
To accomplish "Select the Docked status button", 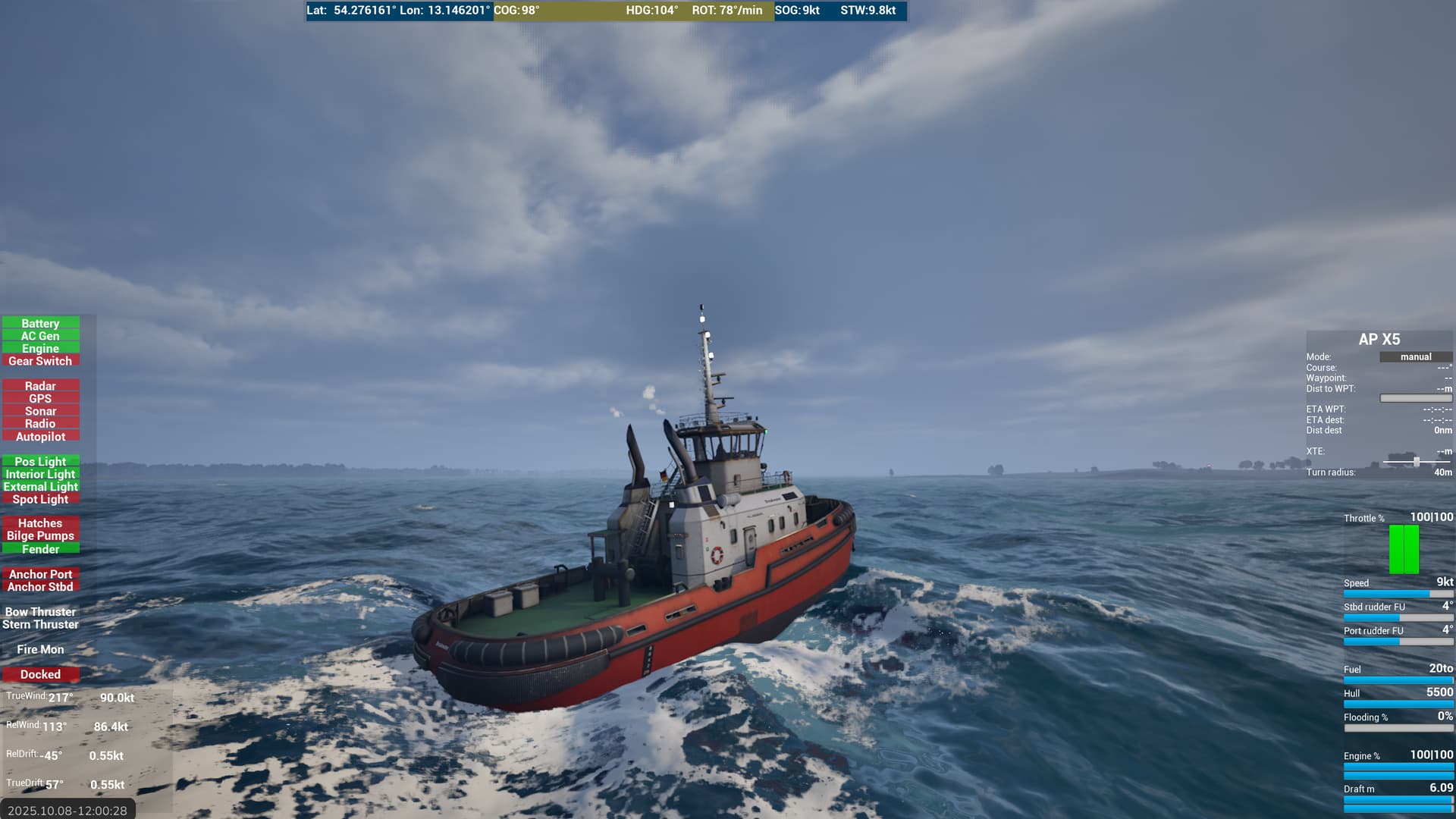I will pos(40,674).
